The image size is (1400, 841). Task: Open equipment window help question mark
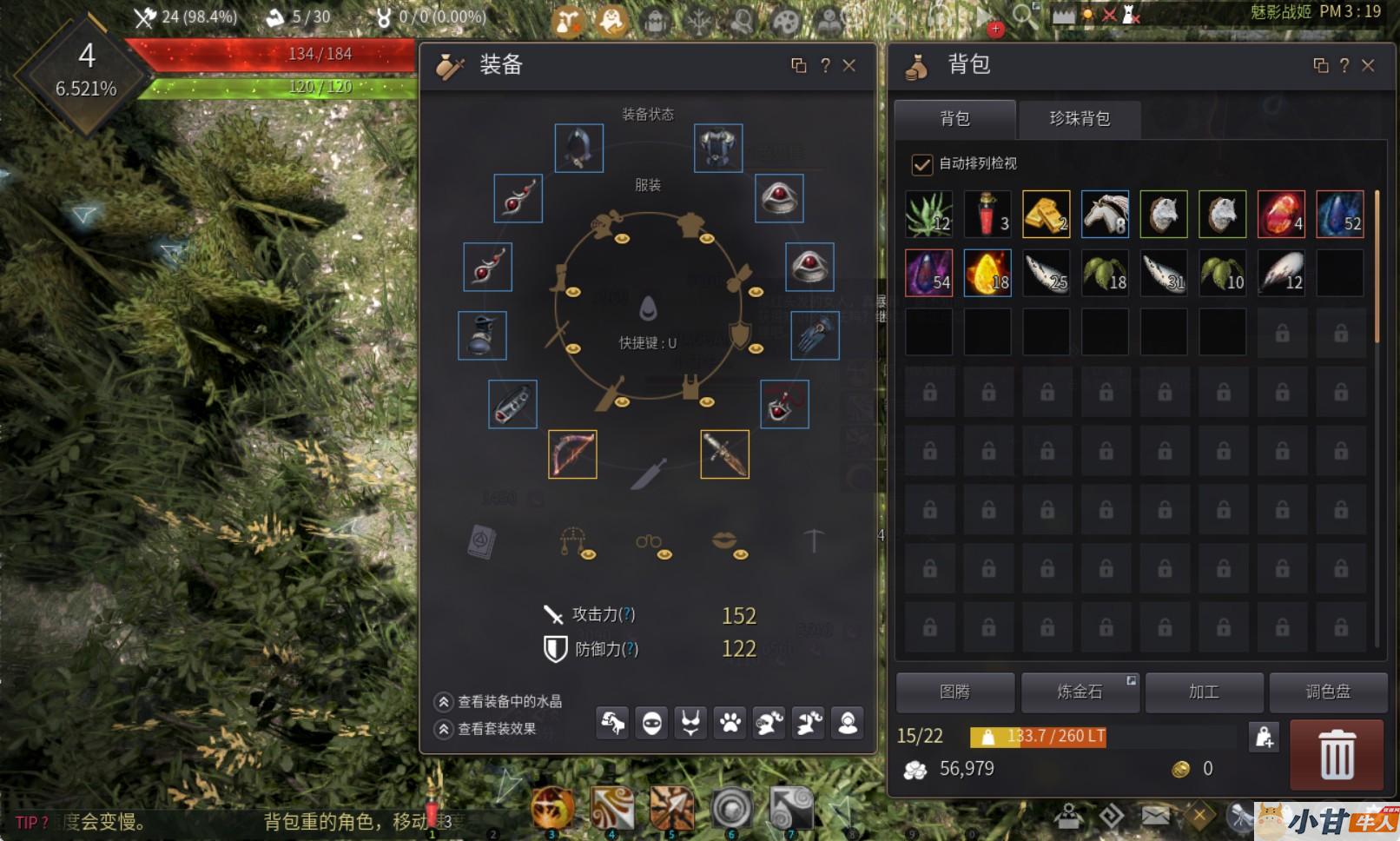[825, 65]
